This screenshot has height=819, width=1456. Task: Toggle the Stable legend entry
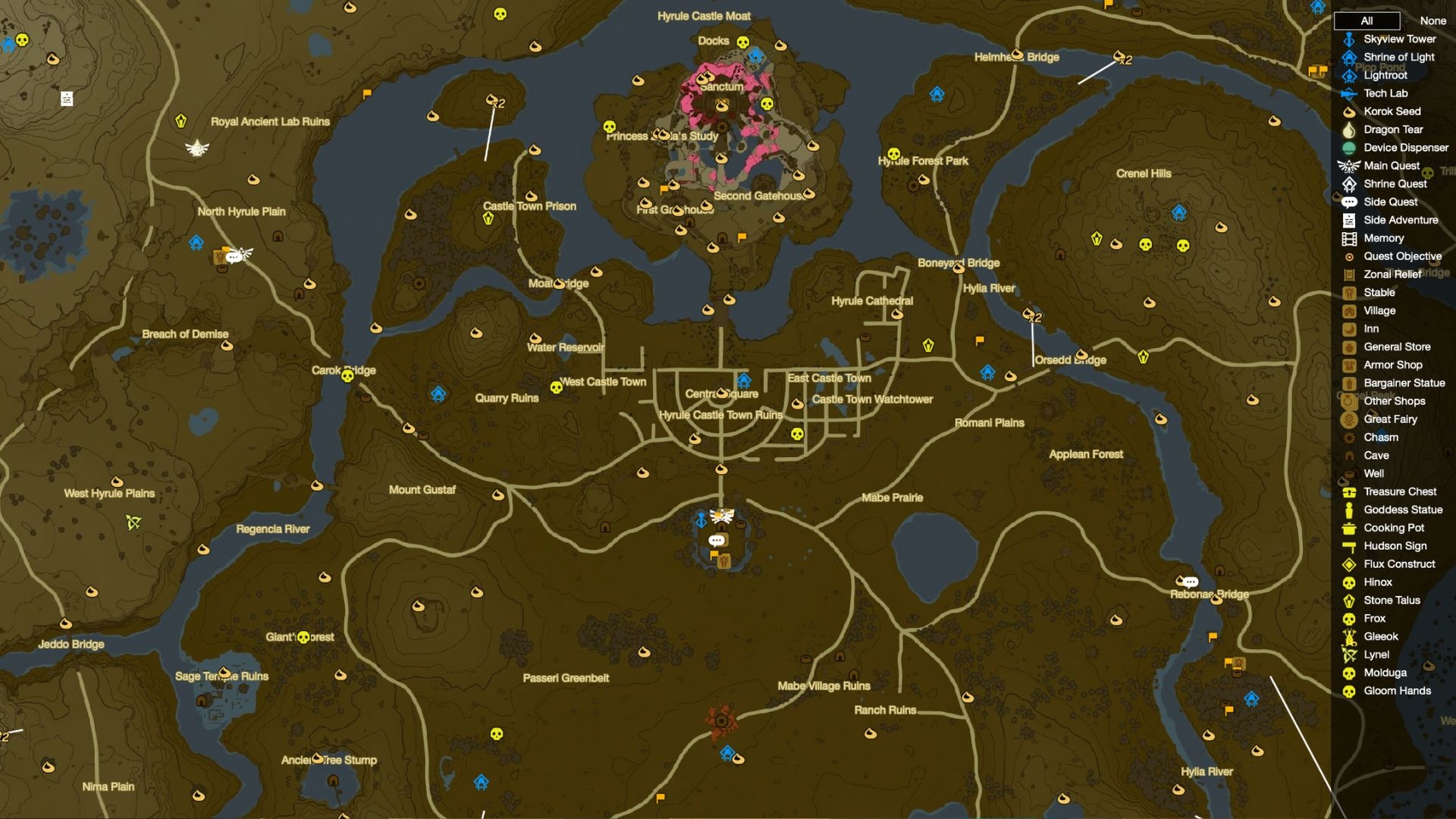1379,293
